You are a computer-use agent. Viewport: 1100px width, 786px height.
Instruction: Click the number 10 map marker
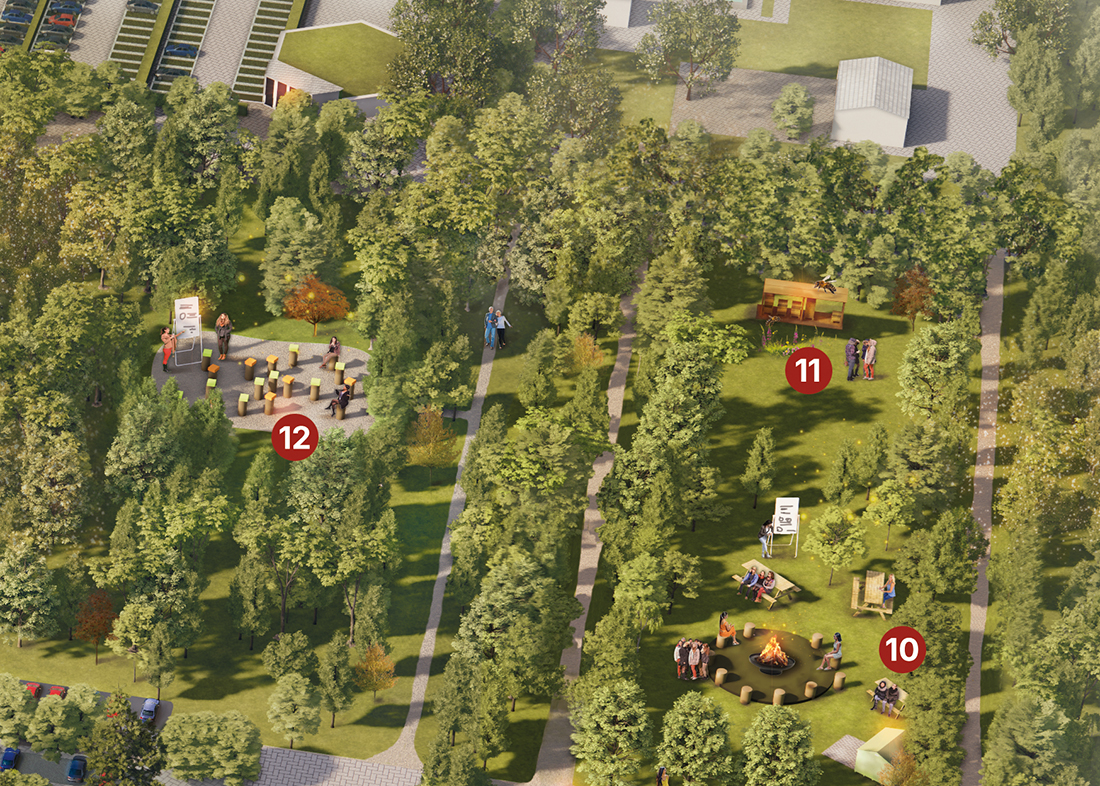902,650
